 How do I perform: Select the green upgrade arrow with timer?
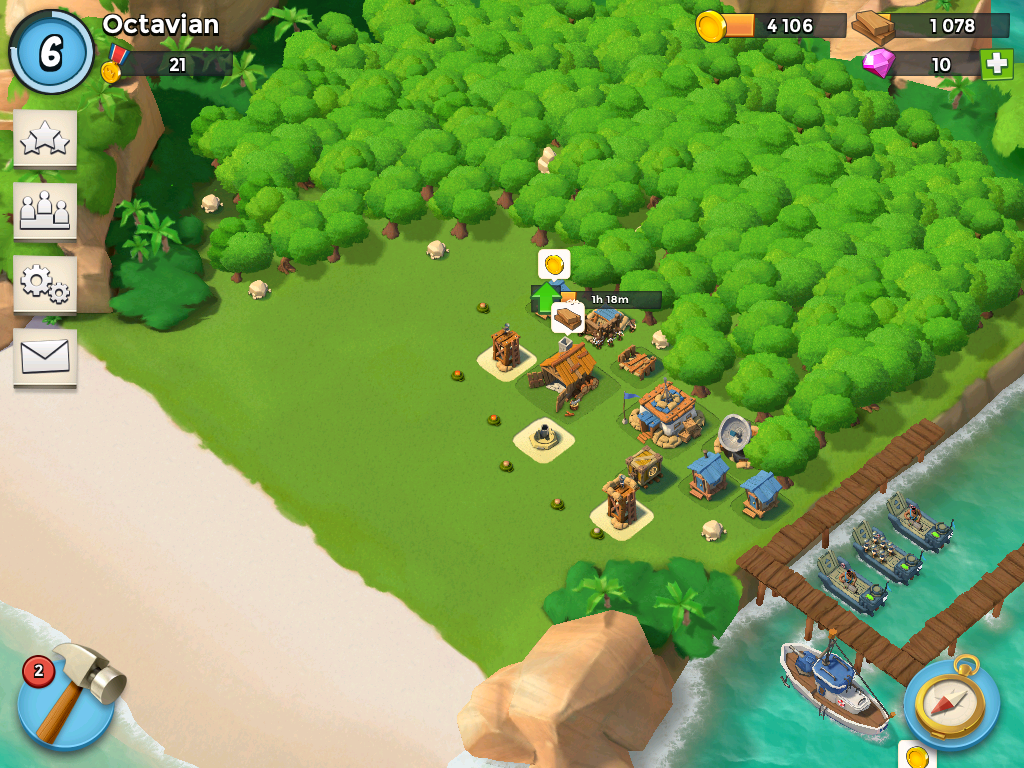pos(546,298)
